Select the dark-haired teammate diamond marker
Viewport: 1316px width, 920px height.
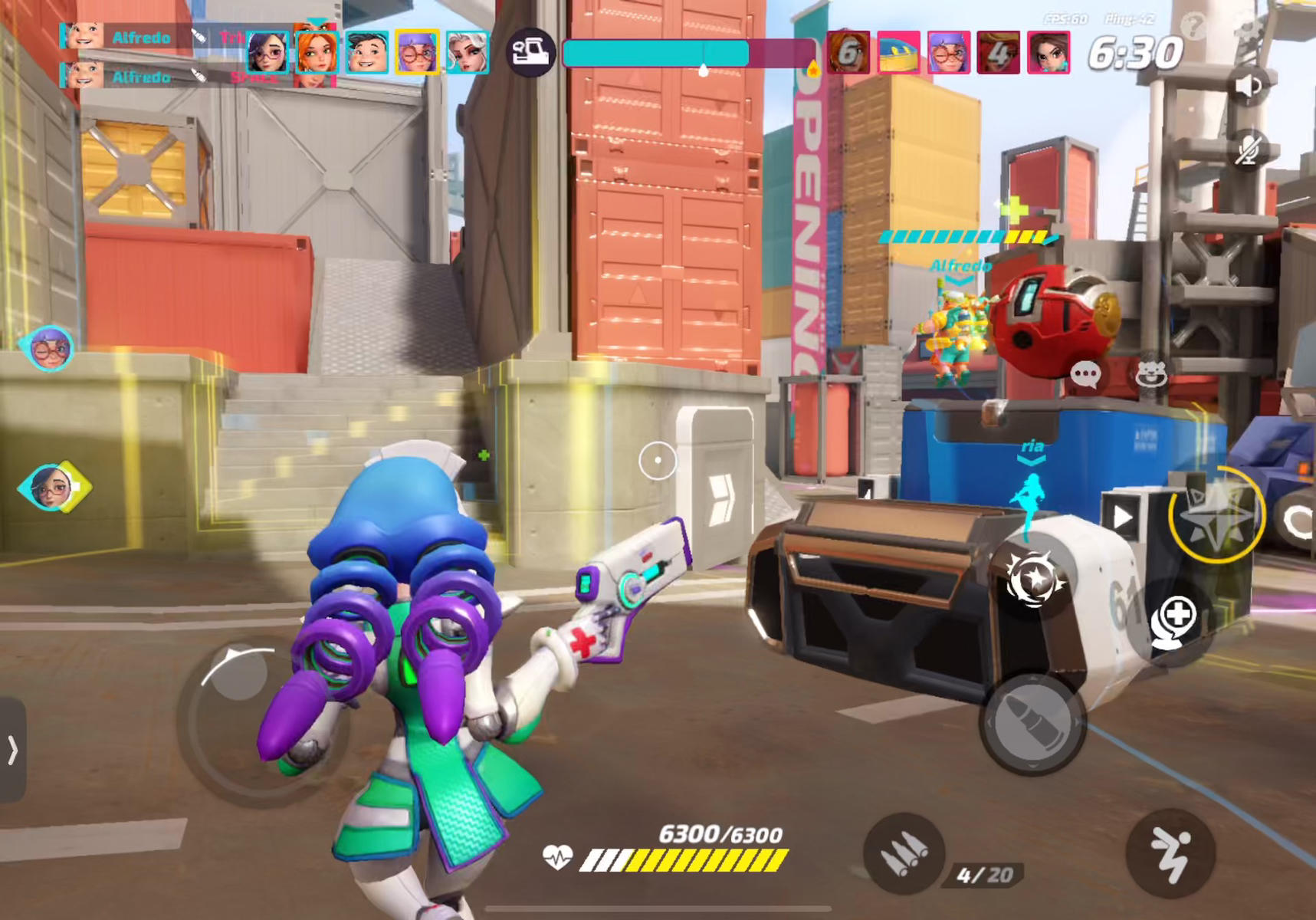tap(53, 487)
